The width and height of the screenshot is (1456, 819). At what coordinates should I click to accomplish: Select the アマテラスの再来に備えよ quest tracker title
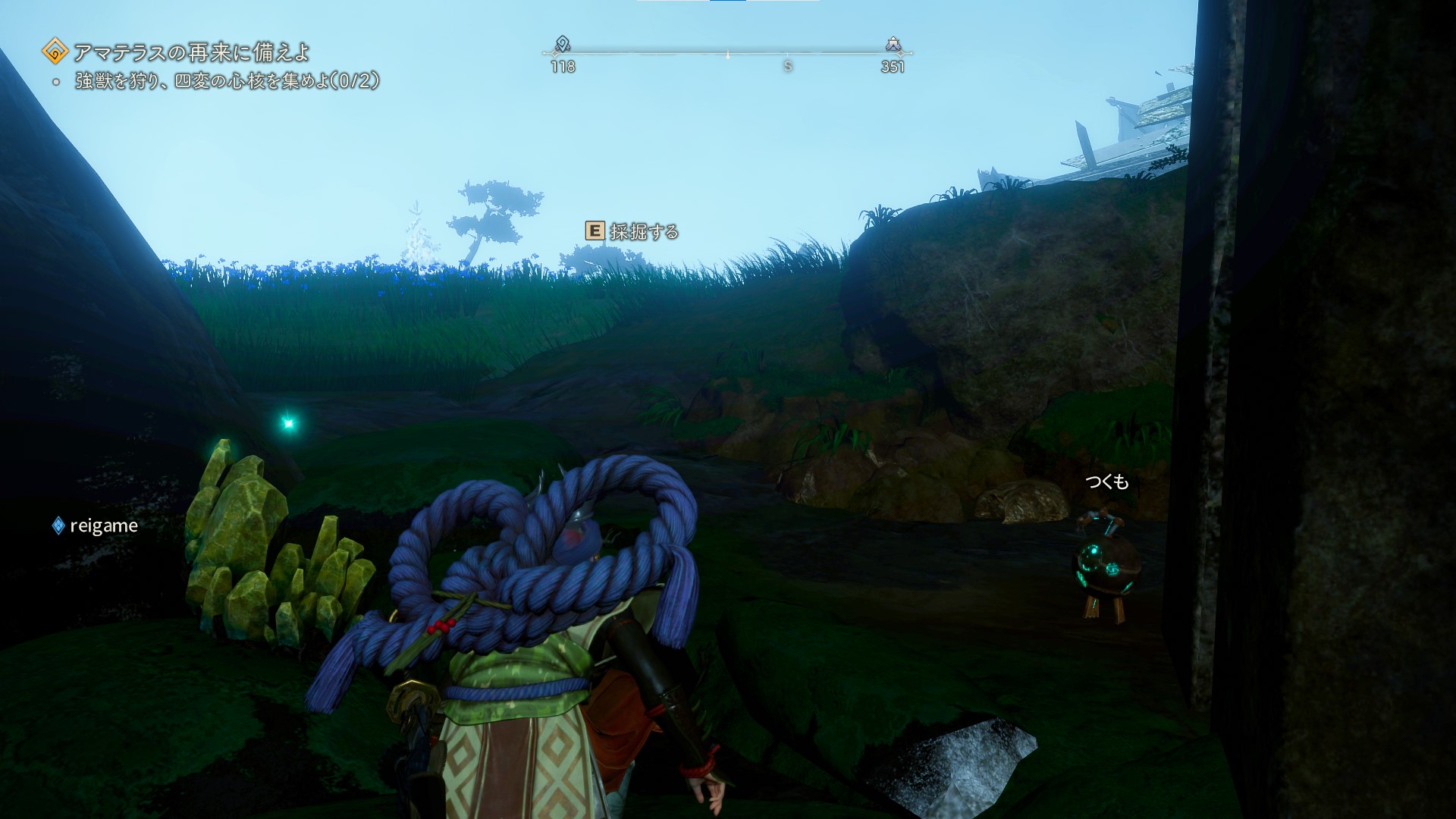pyautogui.click(x=191, y=52)
